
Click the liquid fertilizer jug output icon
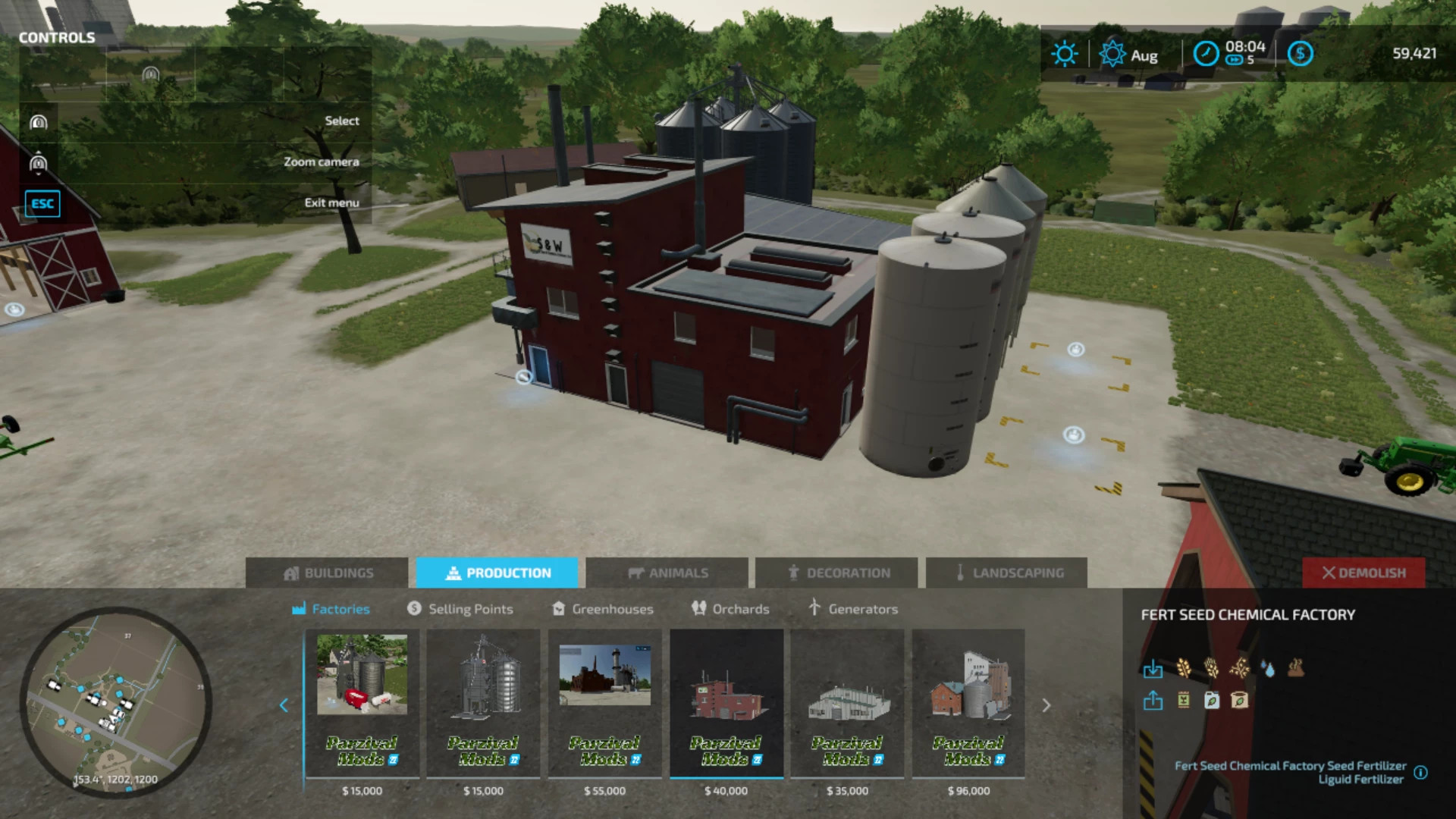tap(1212, 701)
